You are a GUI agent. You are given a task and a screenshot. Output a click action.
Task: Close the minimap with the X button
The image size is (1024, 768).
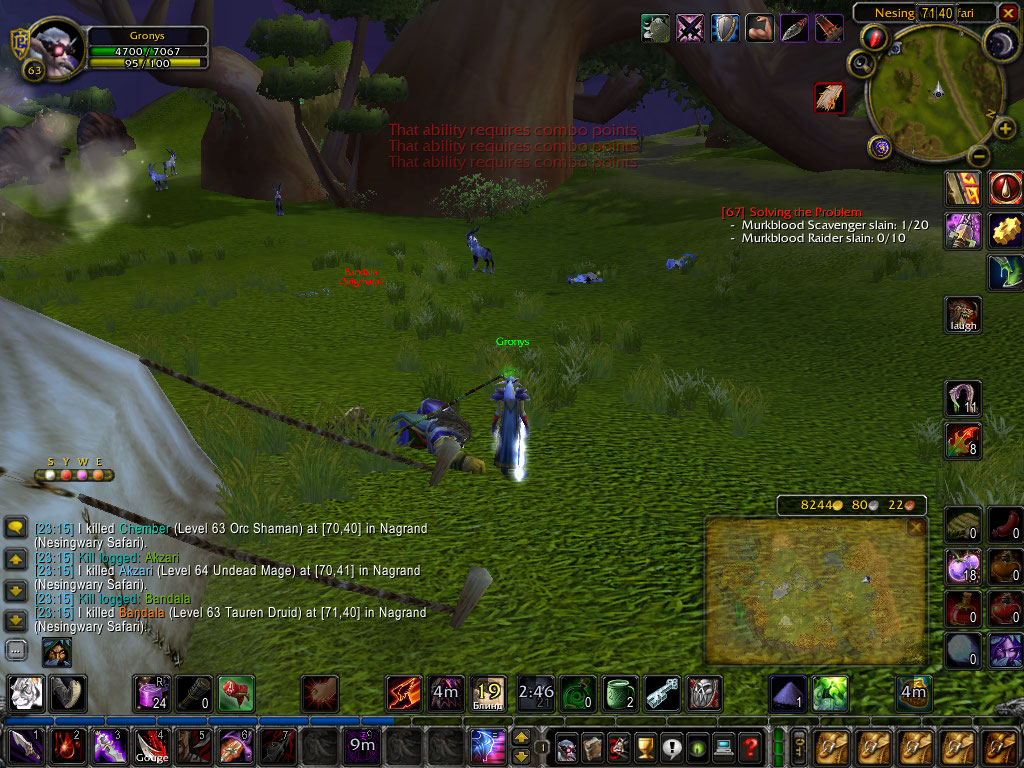pyautogui.click(x=1009, y=12)
